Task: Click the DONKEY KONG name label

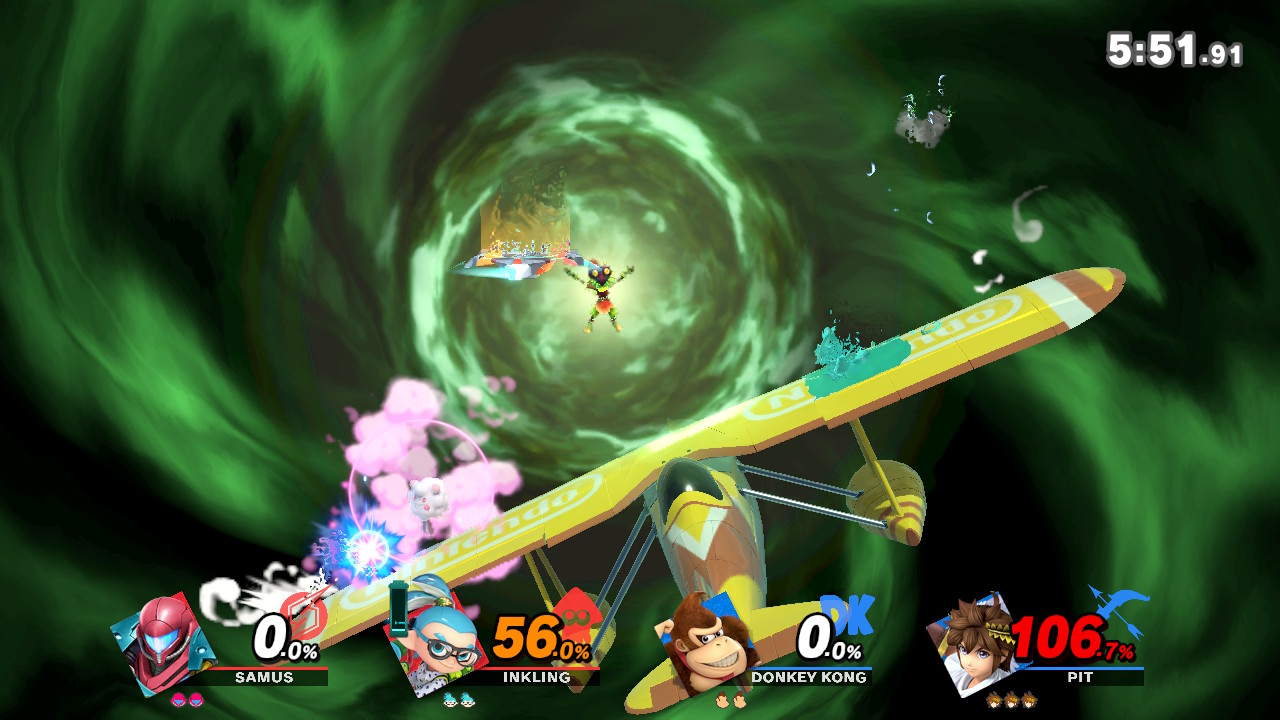Action: point(809,679)
